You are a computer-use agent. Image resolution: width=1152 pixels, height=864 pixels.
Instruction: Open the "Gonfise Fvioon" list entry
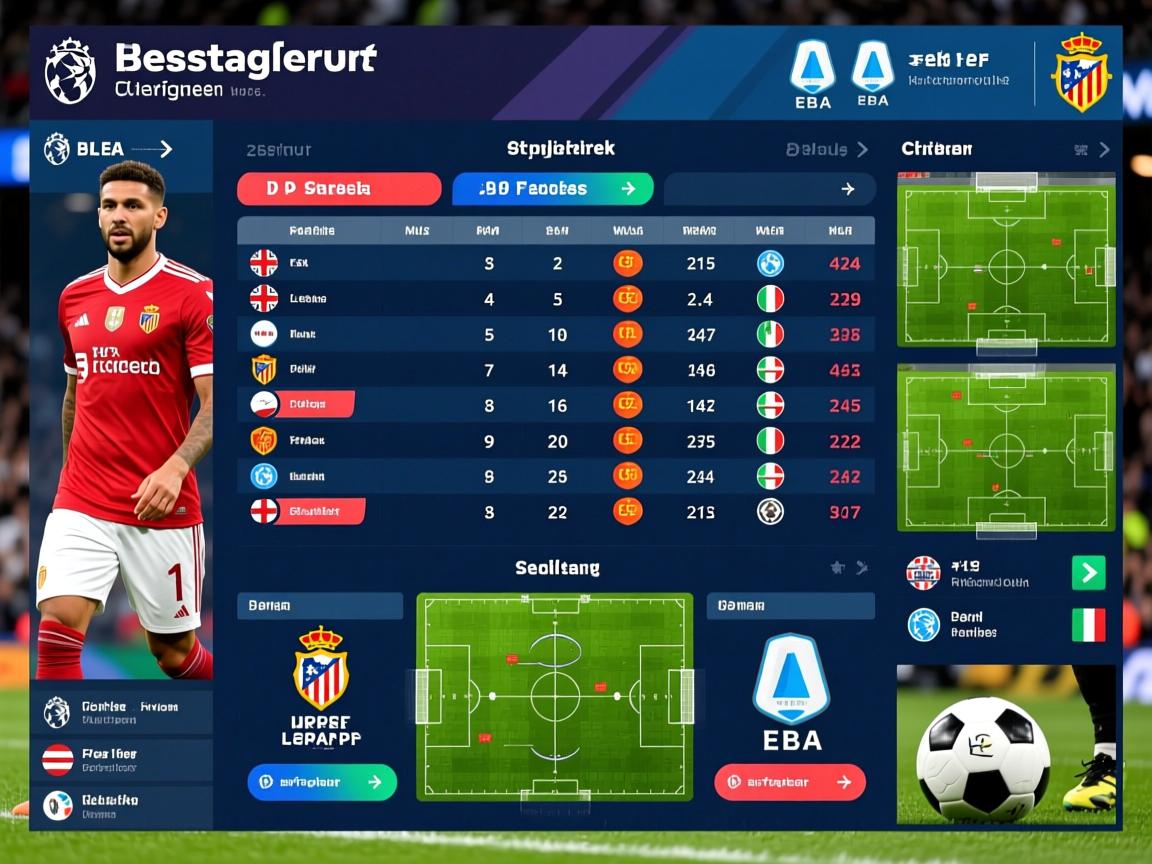121,712
